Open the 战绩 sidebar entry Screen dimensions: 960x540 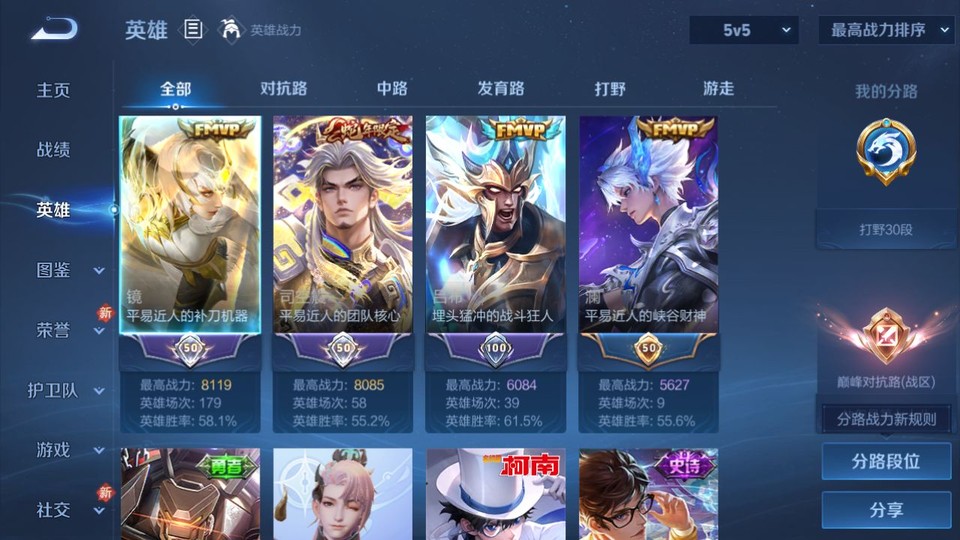point(54,150)
